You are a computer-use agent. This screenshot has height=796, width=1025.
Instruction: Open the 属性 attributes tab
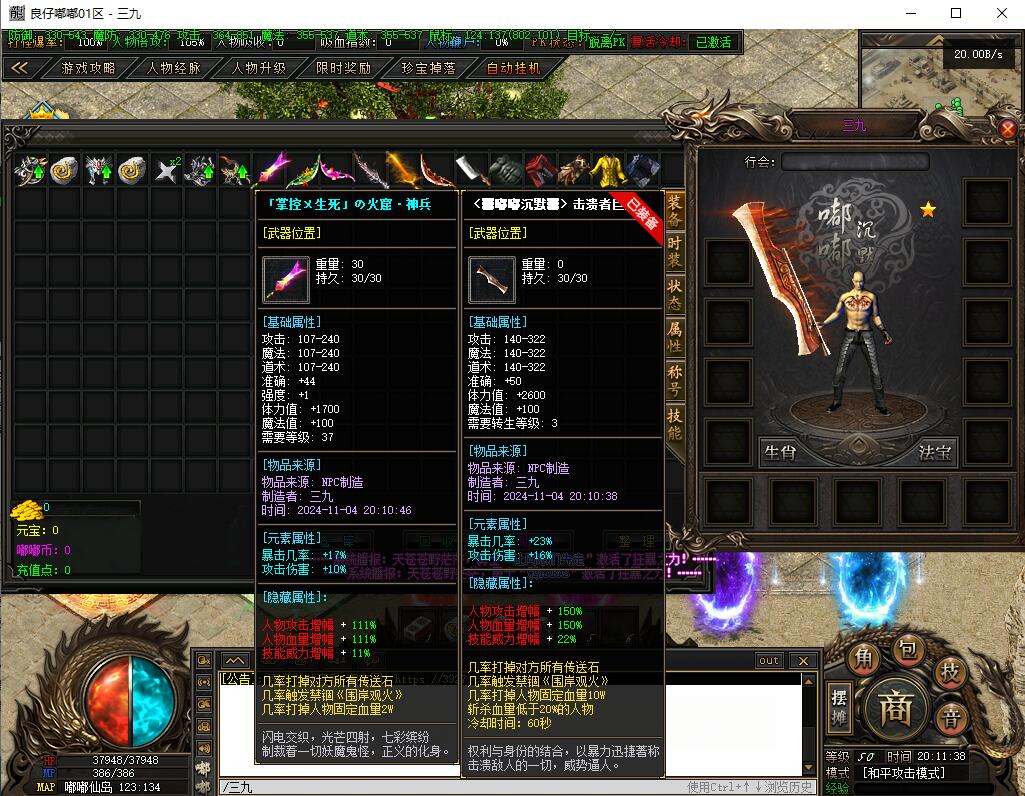675,337
